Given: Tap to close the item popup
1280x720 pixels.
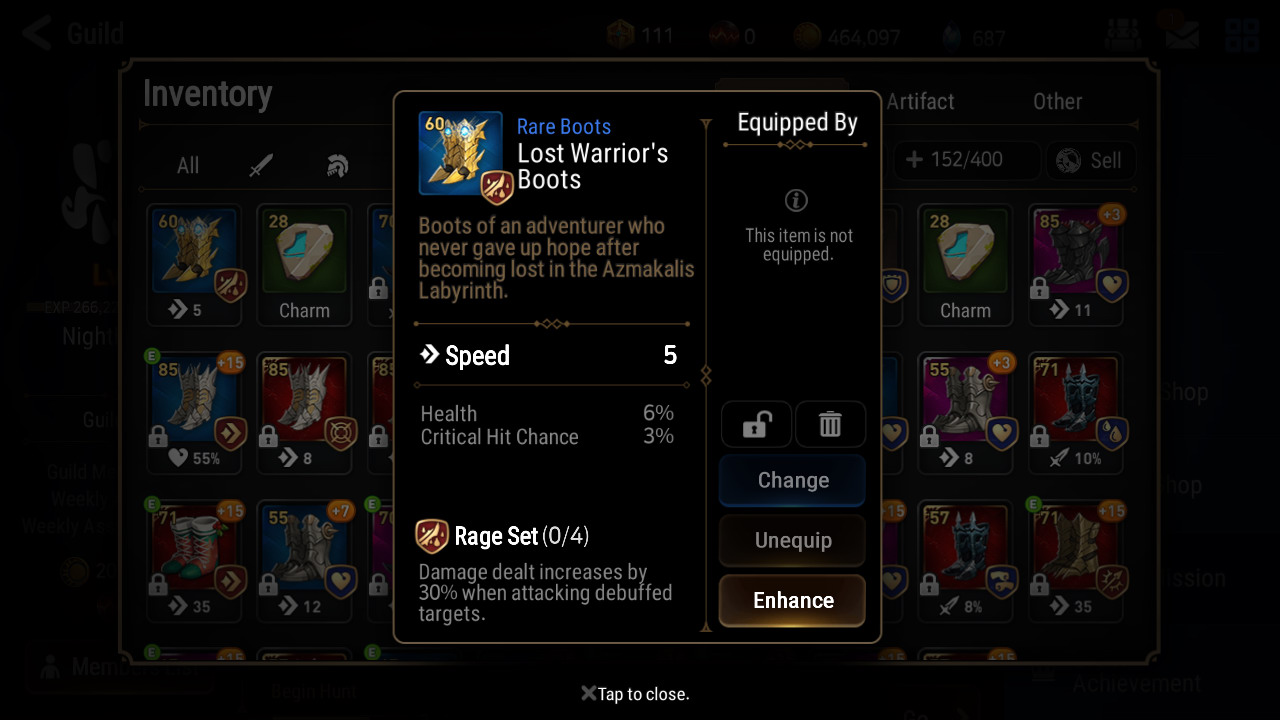Looking at the screenshot, I should click(x=636, y=694).
